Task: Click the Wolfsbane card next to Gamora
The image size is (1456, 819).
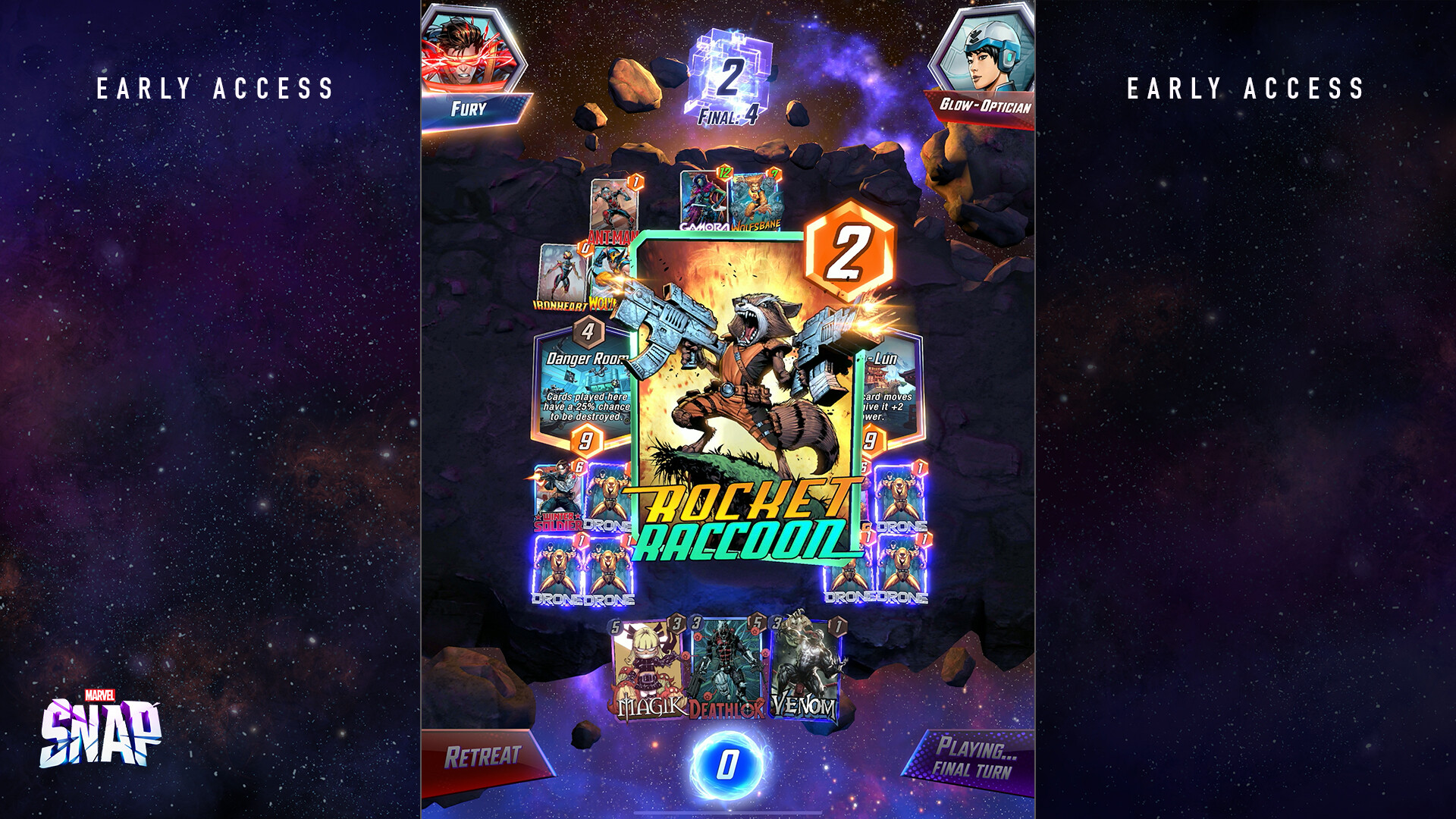Action: (x=755, y=199)
